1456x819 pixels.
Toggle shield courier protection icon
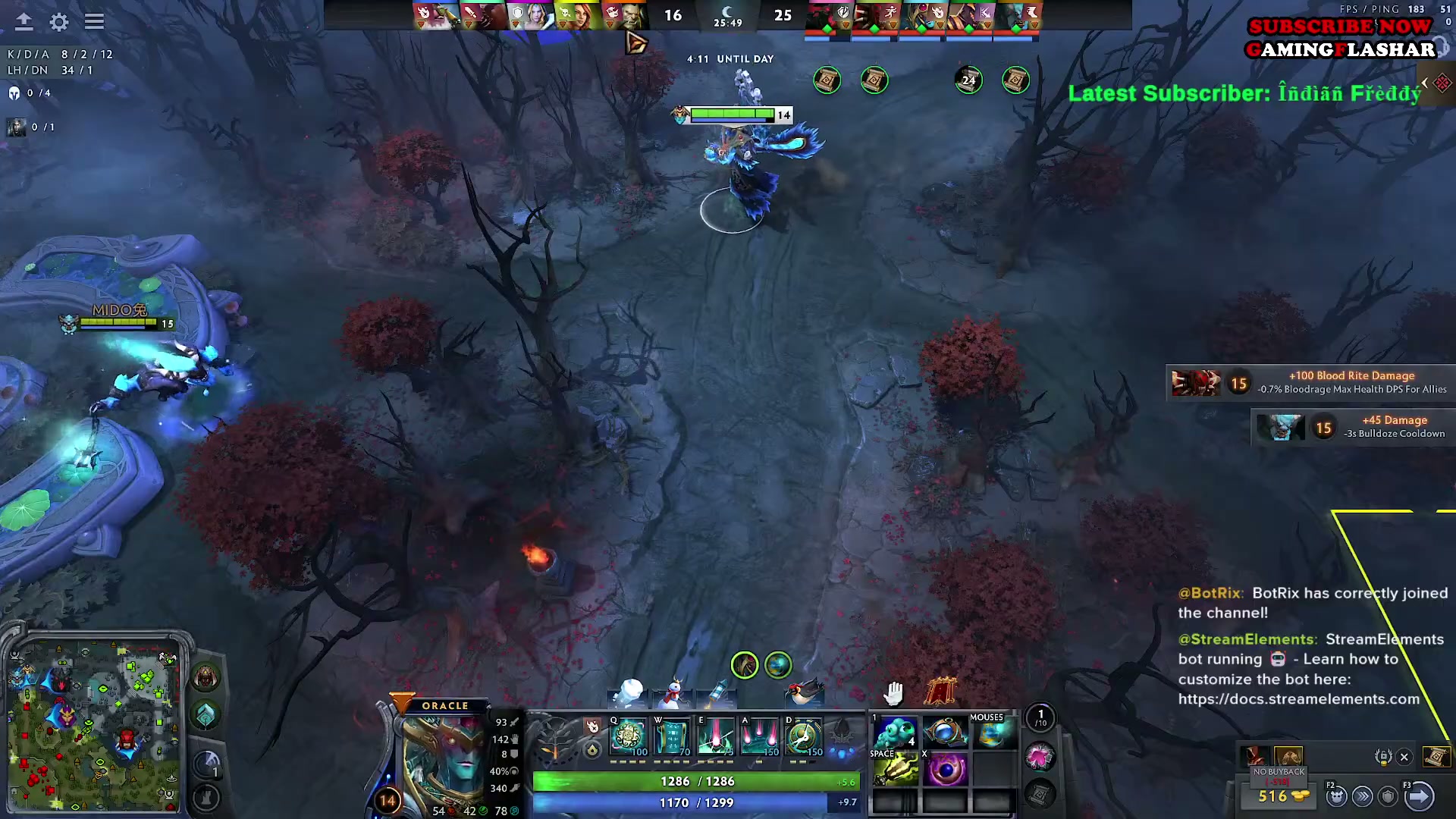(x=1387, y=795)
